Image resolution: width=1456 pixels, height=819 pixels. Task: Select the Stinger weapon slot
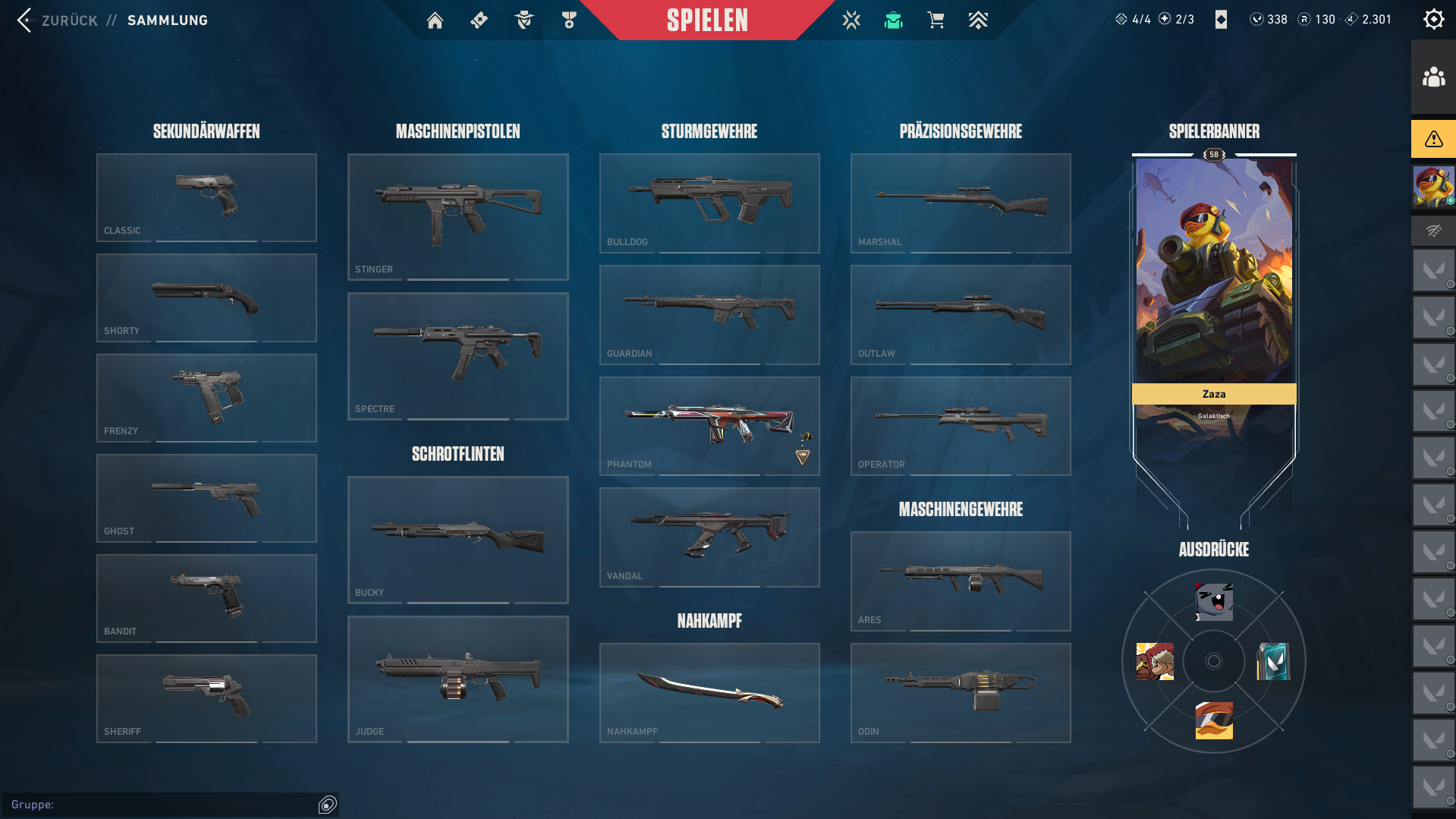click(458, 216)
